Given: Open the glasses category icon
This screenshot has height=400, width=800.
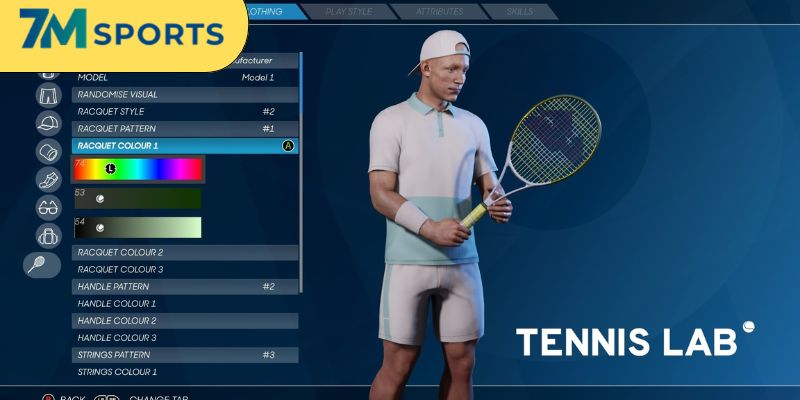Looking at the screenshot, I should pyautogui.click(x=48, y=208).
